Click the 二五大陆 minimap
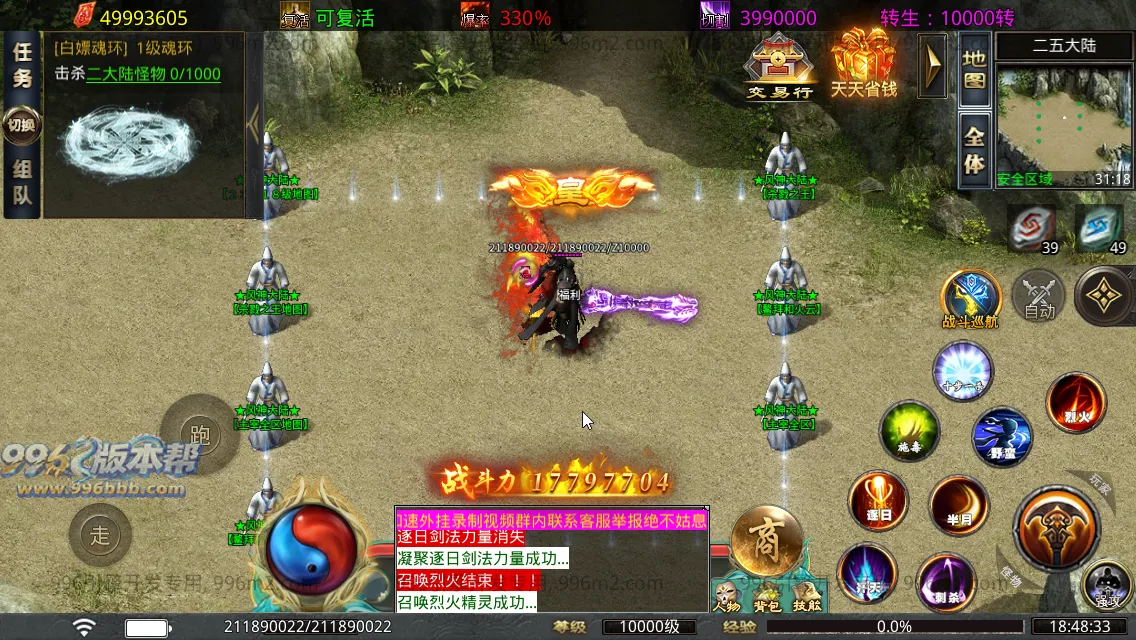This screenshot has height=640, width=1136. tap(1064, 118)
